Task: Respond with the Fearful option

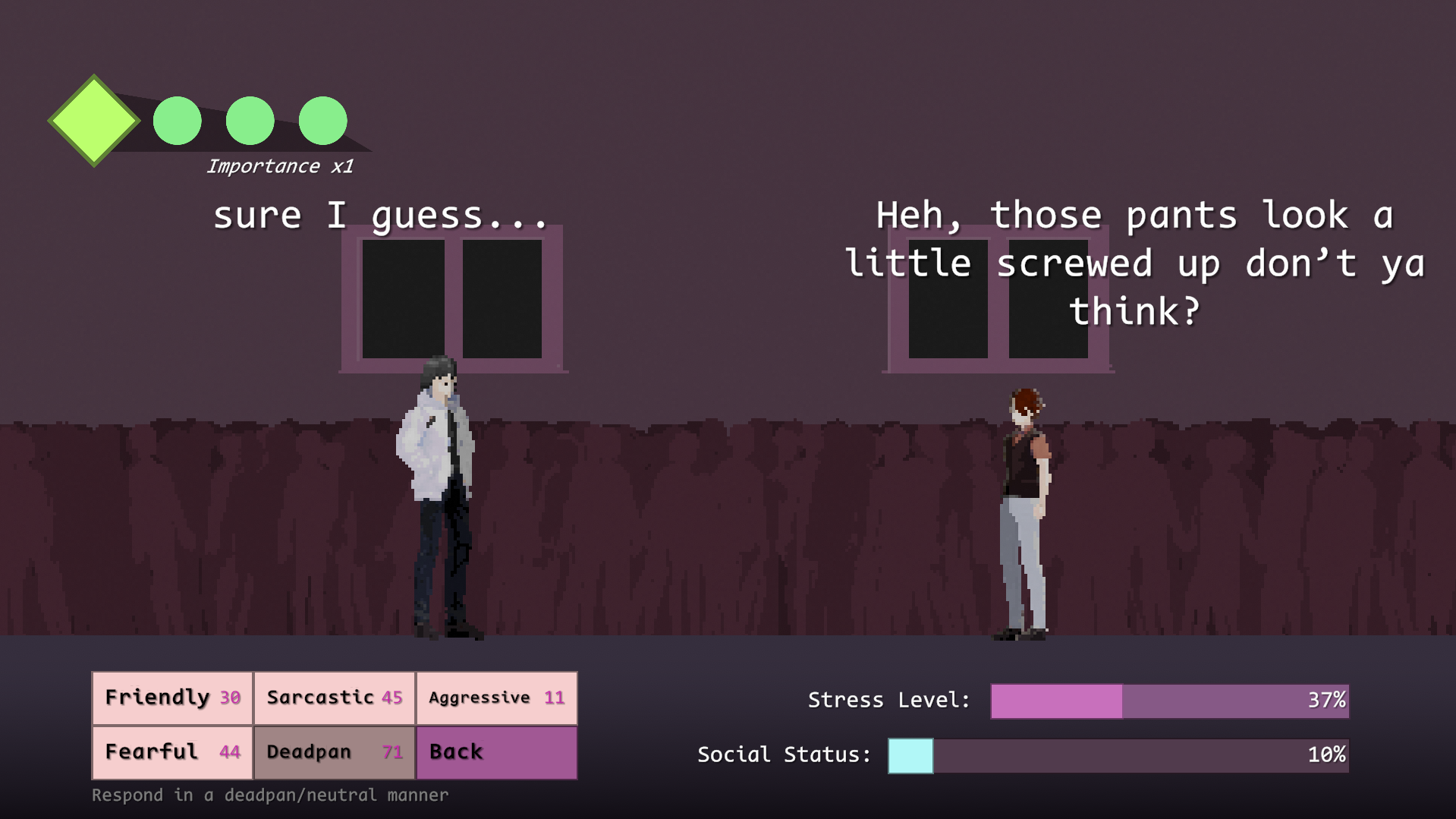Action: click(172, 752)
